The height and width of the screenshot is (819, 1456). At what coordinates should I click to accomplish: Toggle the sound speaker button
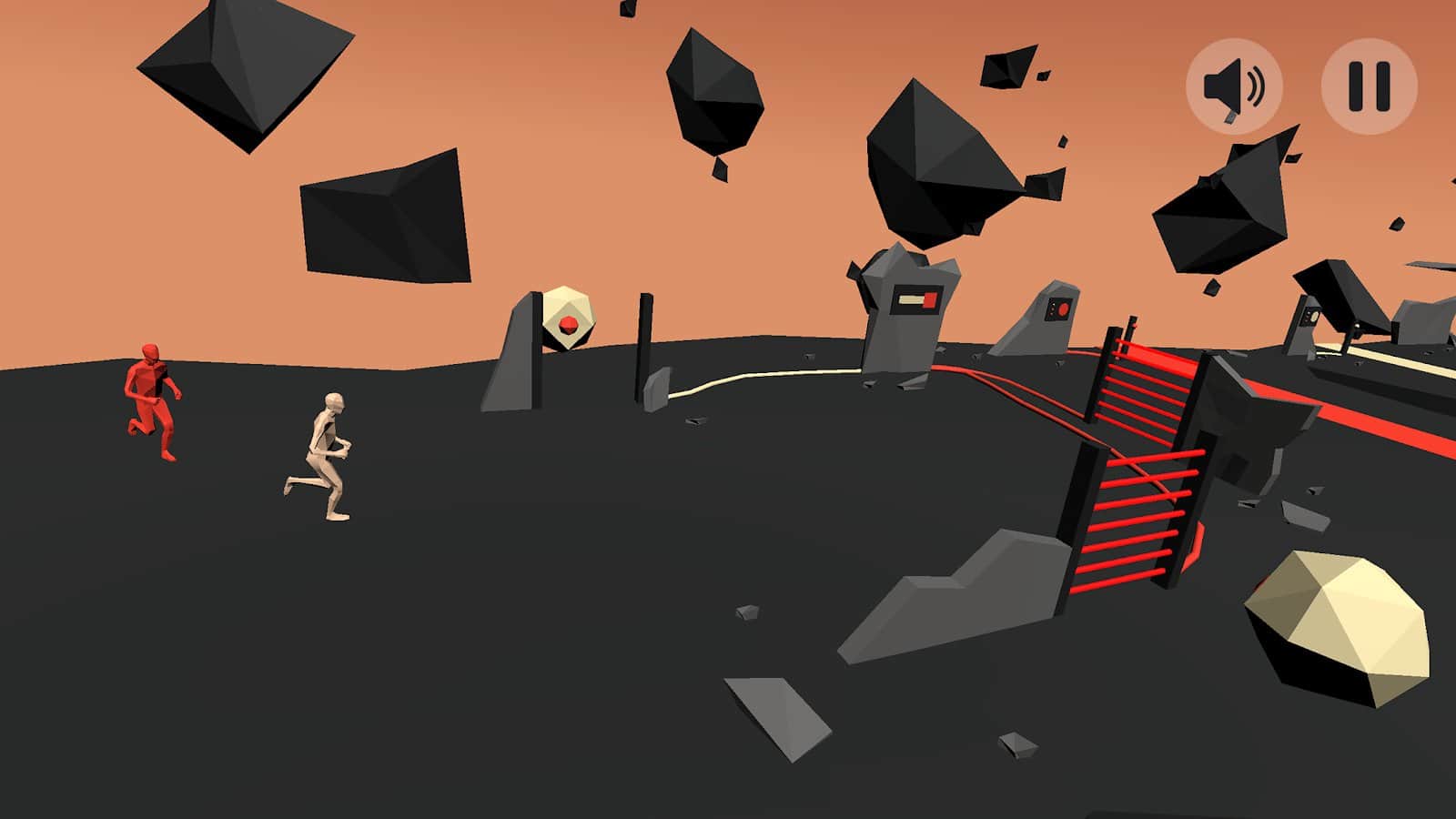[x=1234, y=86]
